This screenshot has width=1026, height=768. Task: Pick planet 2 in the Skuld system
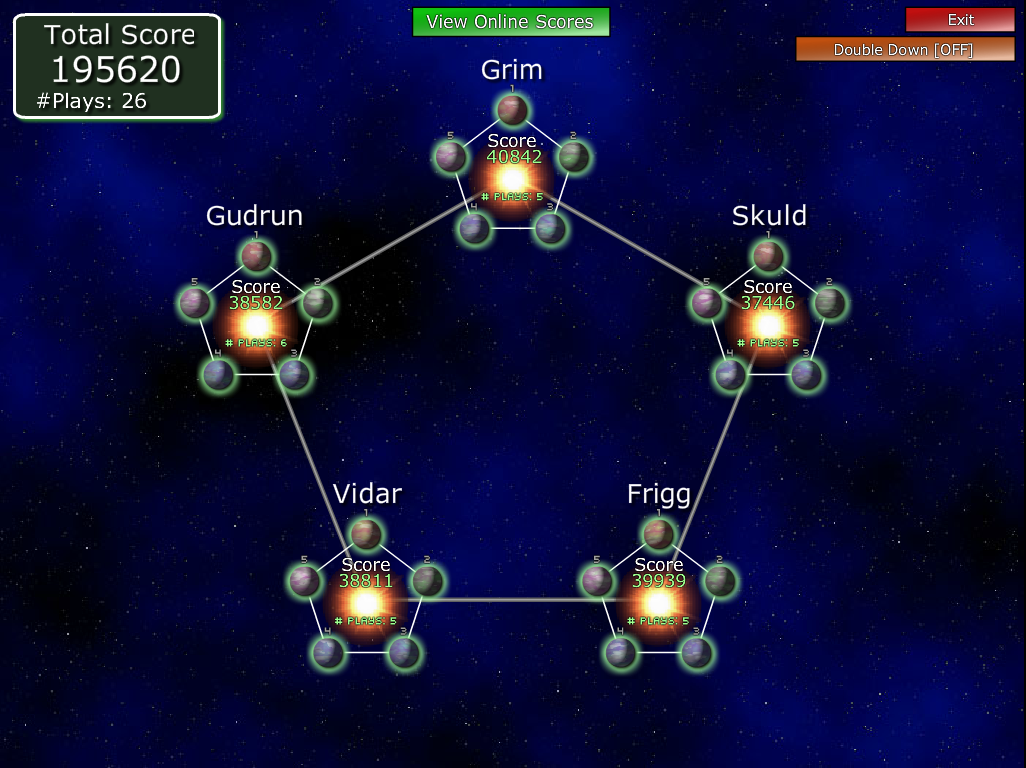coord(829,302)
